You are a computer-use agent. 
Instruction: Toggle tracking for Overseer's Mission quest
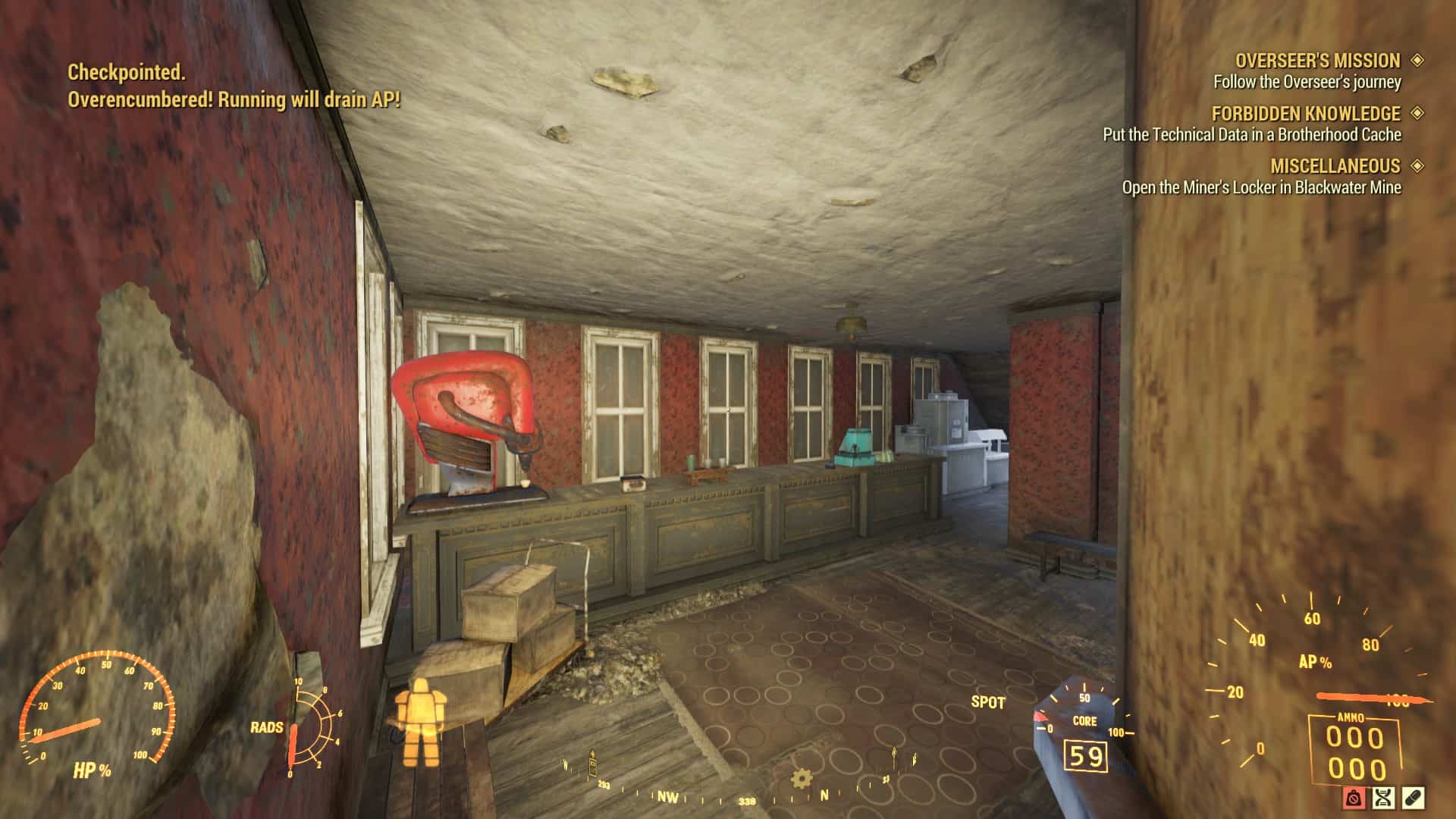1417,61
